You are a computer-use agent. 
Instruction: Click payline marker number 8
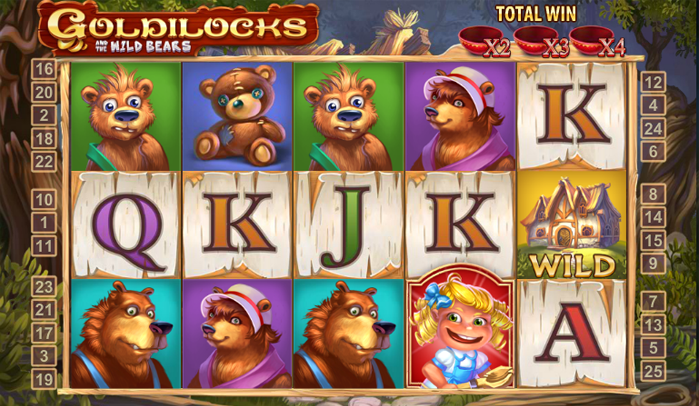coord(653,194)
